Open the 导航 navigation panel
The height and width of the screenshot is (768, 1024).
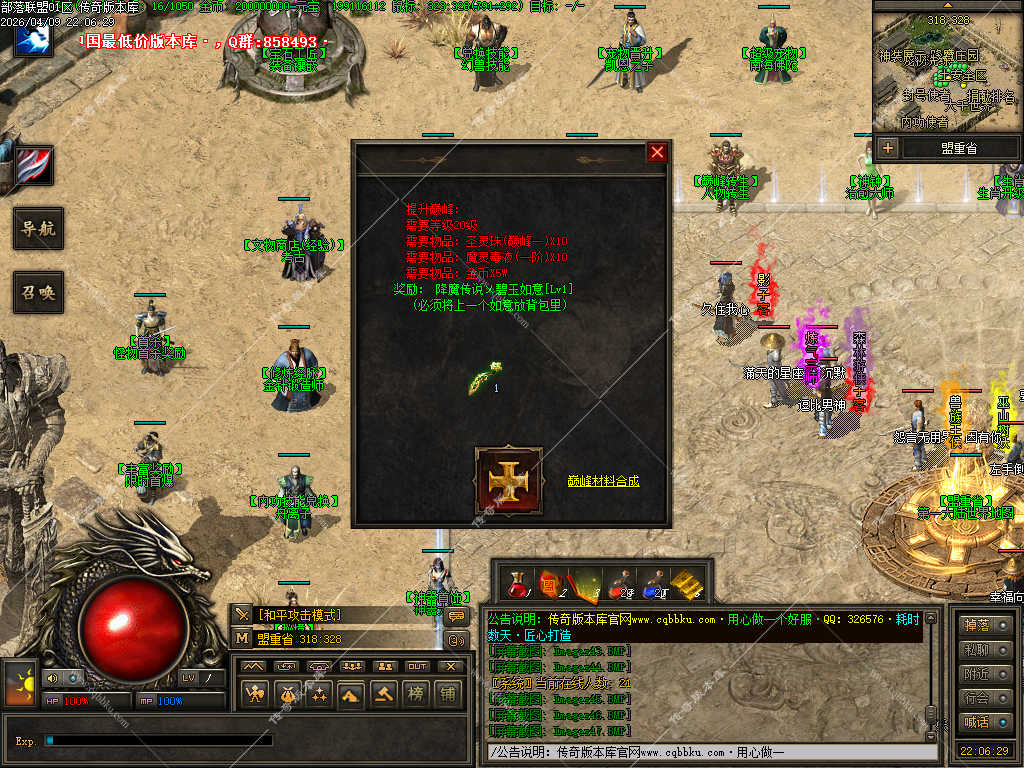pyautogui.click(x=38, y=228)
